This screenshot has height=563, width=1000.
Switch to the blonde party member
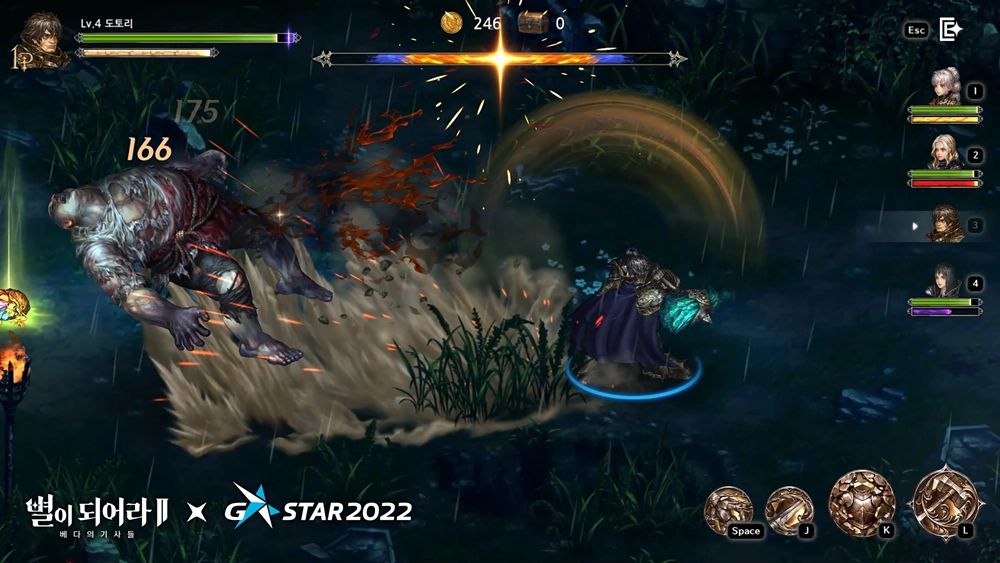coord(945,153)
